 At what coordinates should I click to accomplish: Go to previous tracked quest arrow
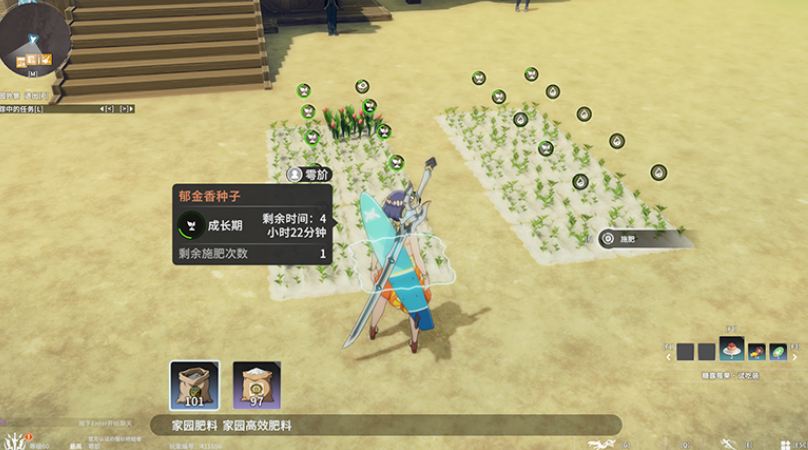102,108
